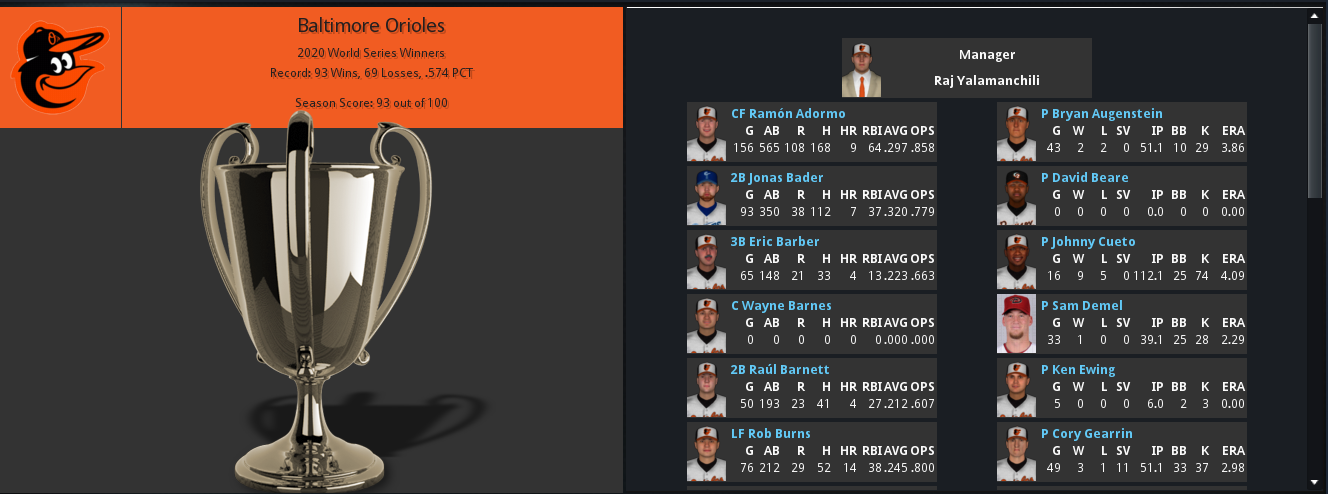
Task: Click the Baltimore Orioles team logo
Action: tap(59, 68)
